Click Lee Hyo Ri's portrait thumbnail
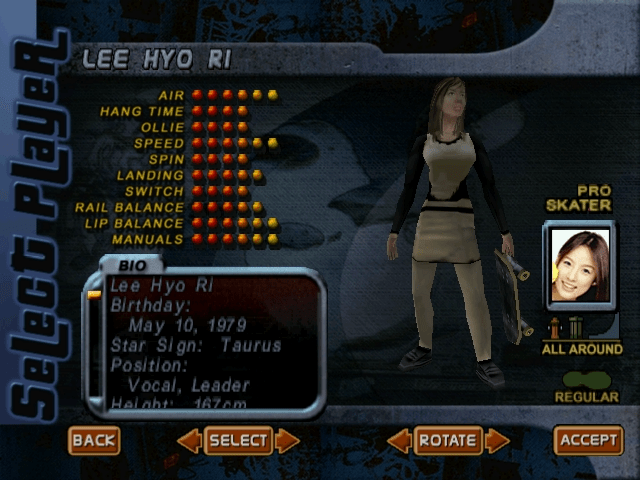Viewport: 640px width, 480px height. pos(581,266)
